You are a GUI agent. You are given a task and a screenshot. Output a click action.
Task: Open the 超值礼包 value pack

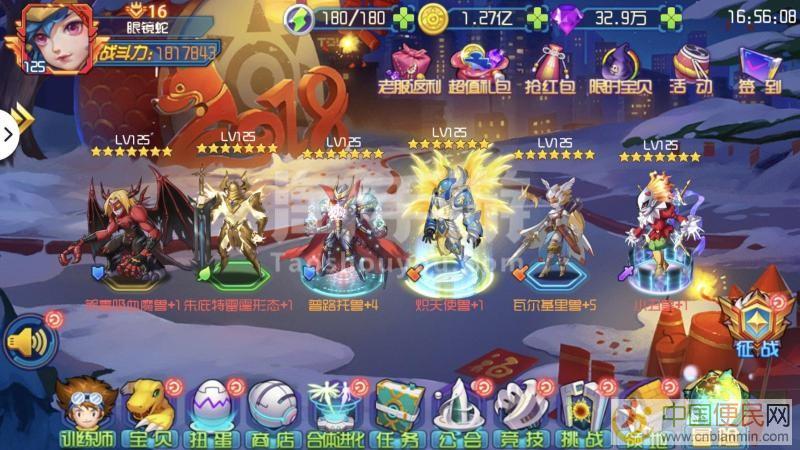click(x=479, y=67)
